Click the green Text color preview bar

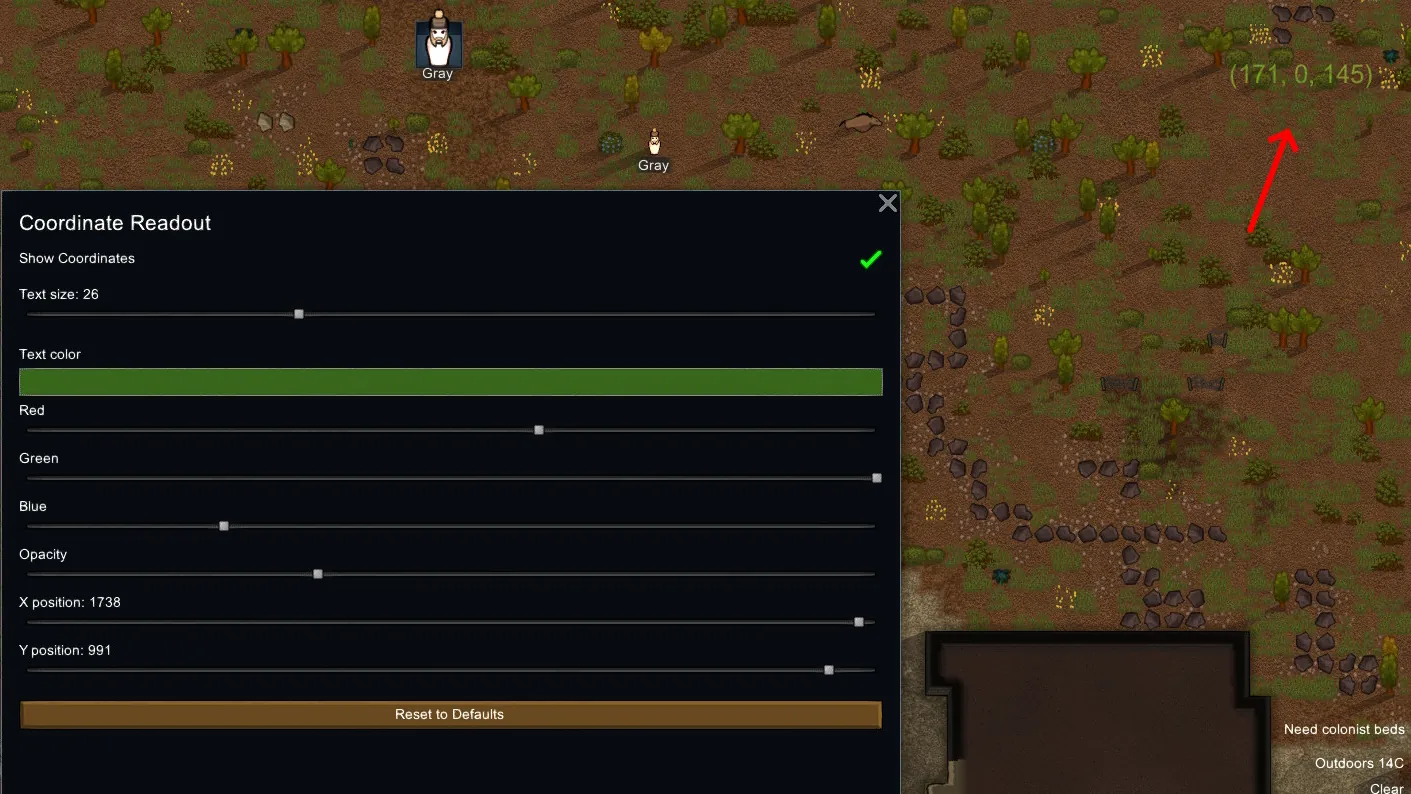(x=450, y=382)
